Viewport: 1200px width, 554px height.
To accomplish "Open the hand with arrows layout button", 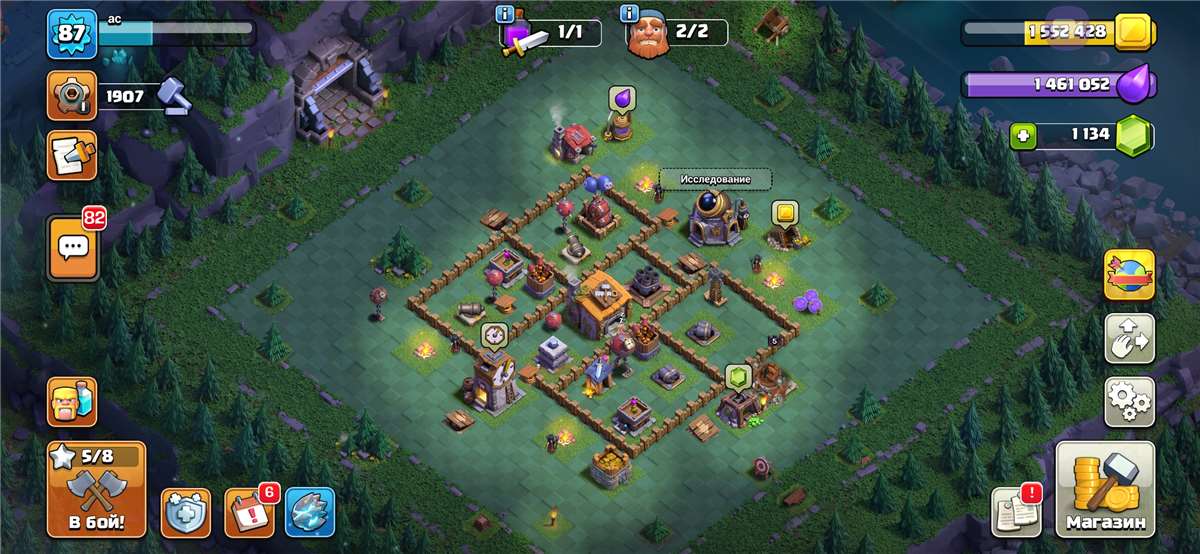I will [x=1129, y=338].
